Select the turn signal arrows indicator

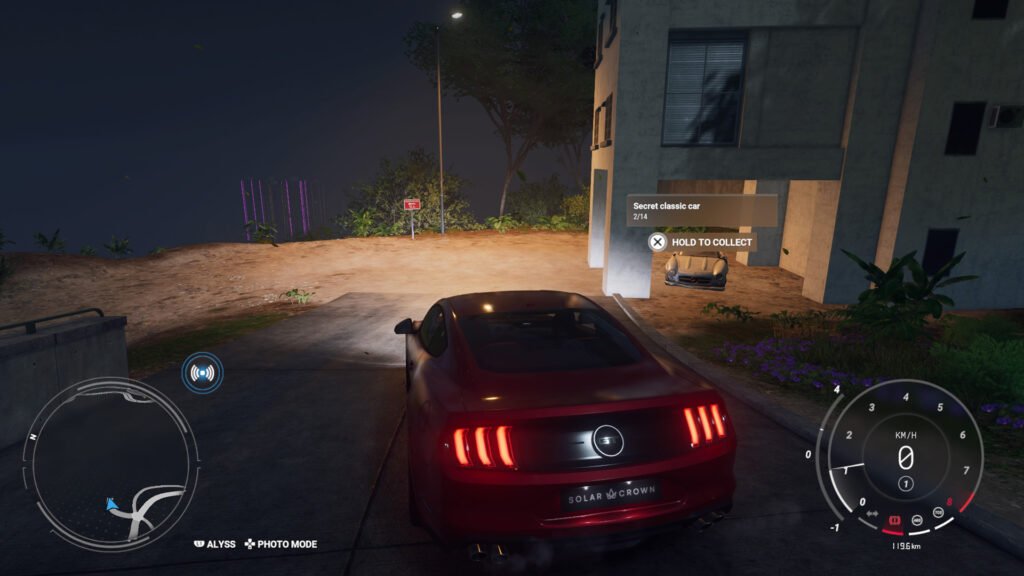872,514
